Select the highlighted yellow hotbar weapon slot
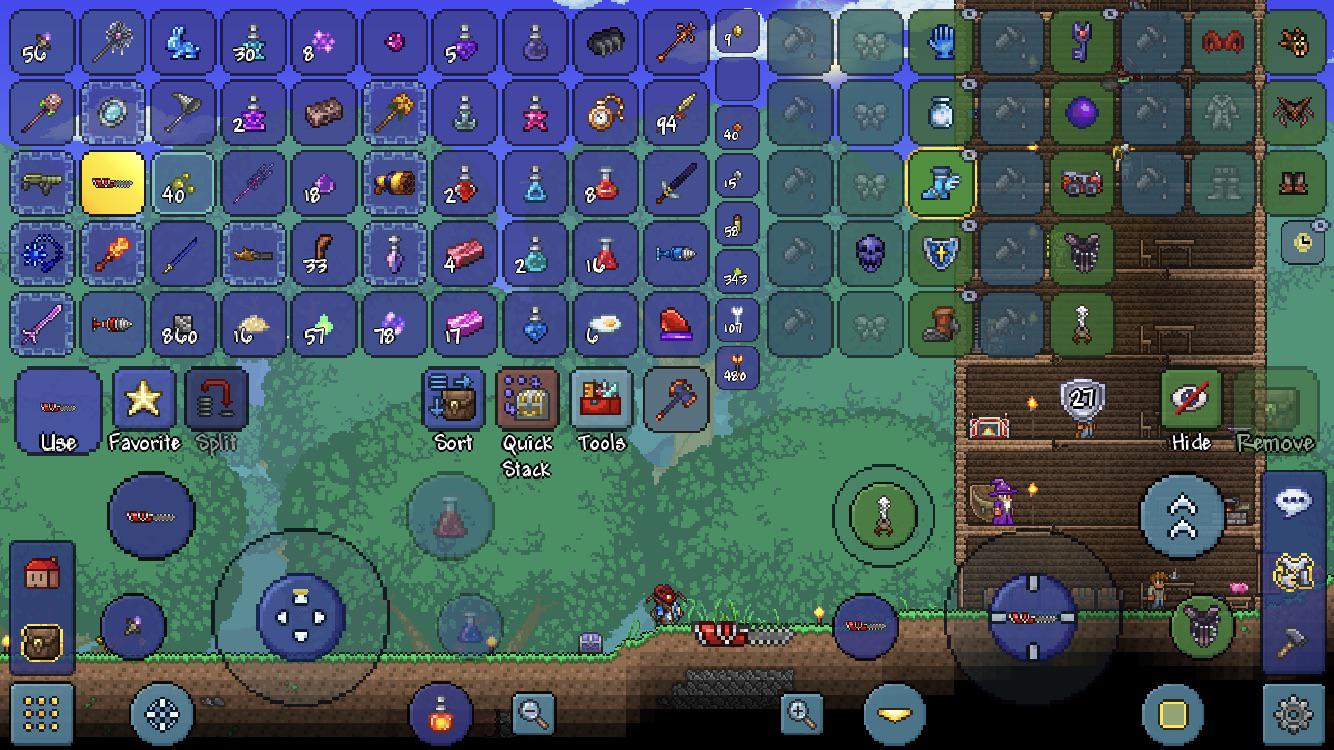The image size is (1334, 750). coord(111,182)
